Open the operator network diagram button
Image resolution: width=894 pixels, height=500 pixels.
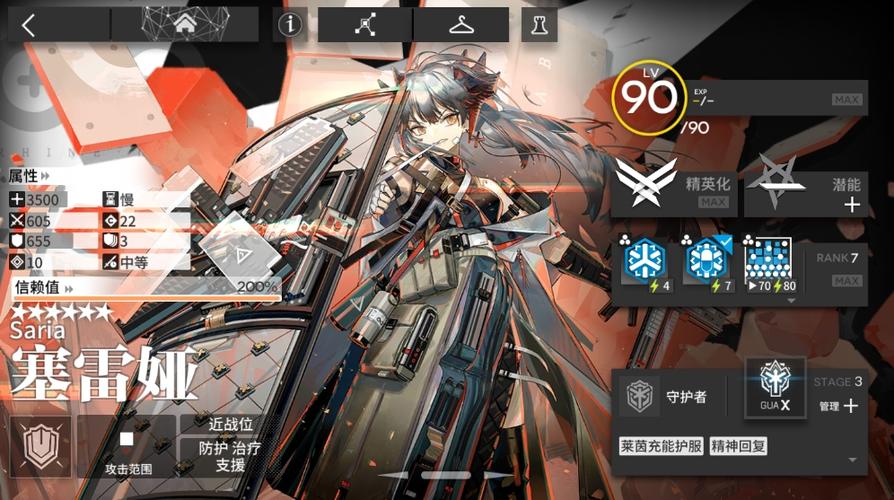tap(362, 25)
